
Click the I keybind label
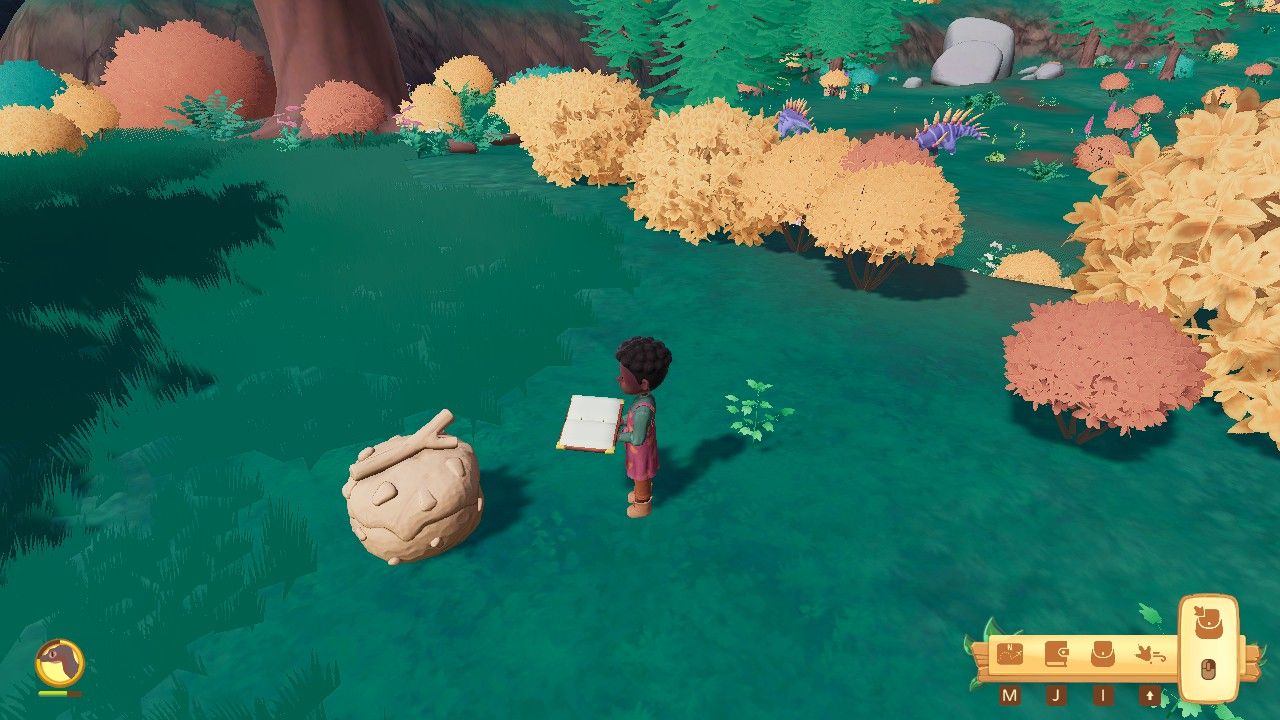[1102, 693]
